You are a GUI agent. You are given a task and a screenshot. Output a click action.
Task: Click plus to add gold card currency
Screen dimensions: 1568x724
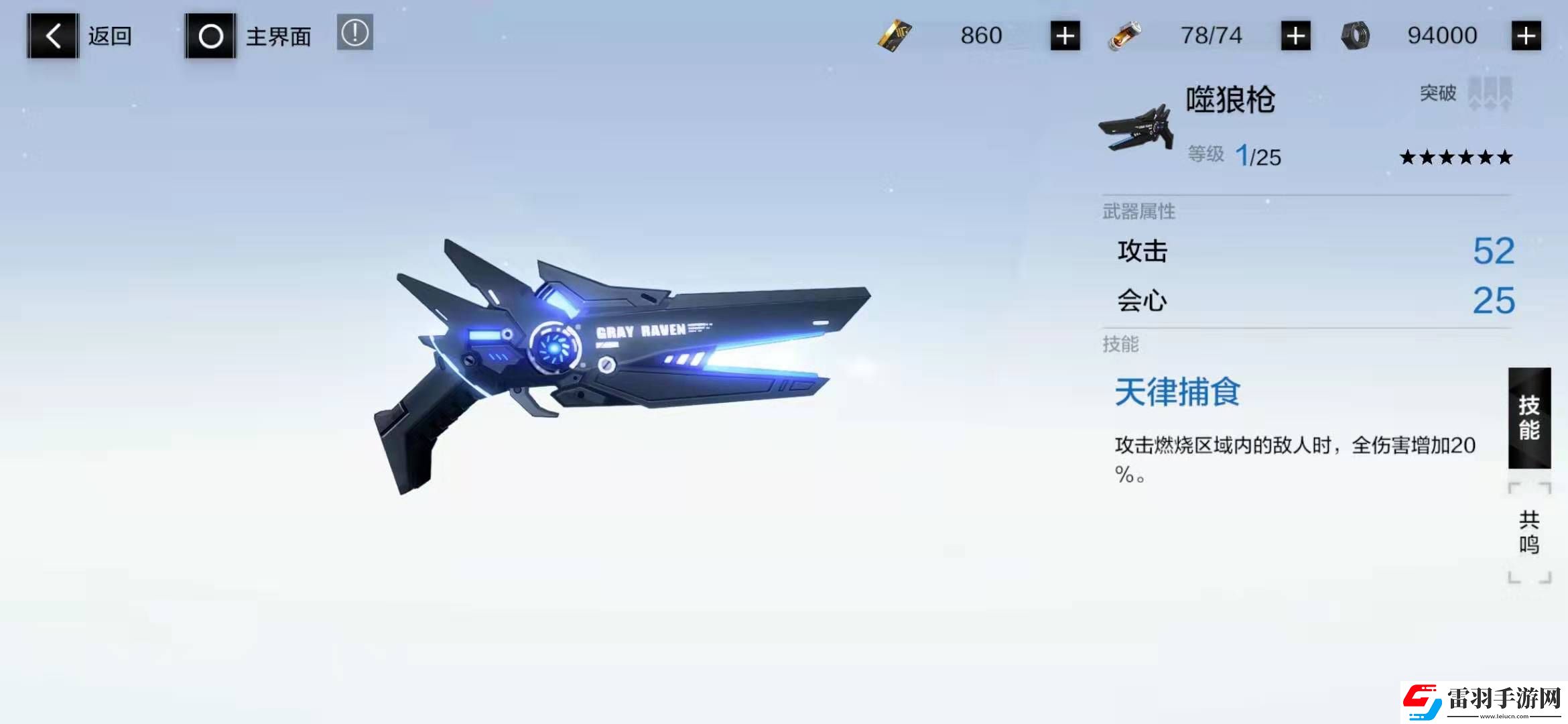(x=1065, y=35)
